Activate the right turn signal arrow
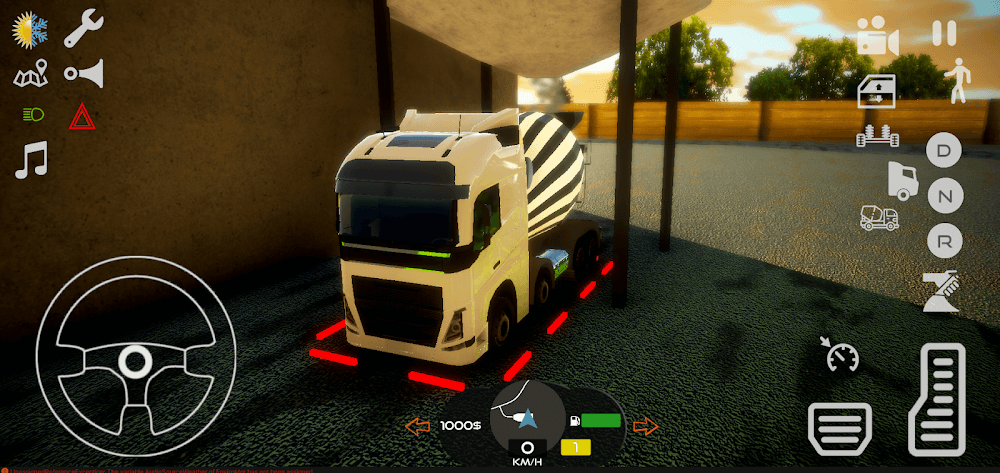Screen dimensions: 1000x473 pyautogui.click(x=646, y=427)
